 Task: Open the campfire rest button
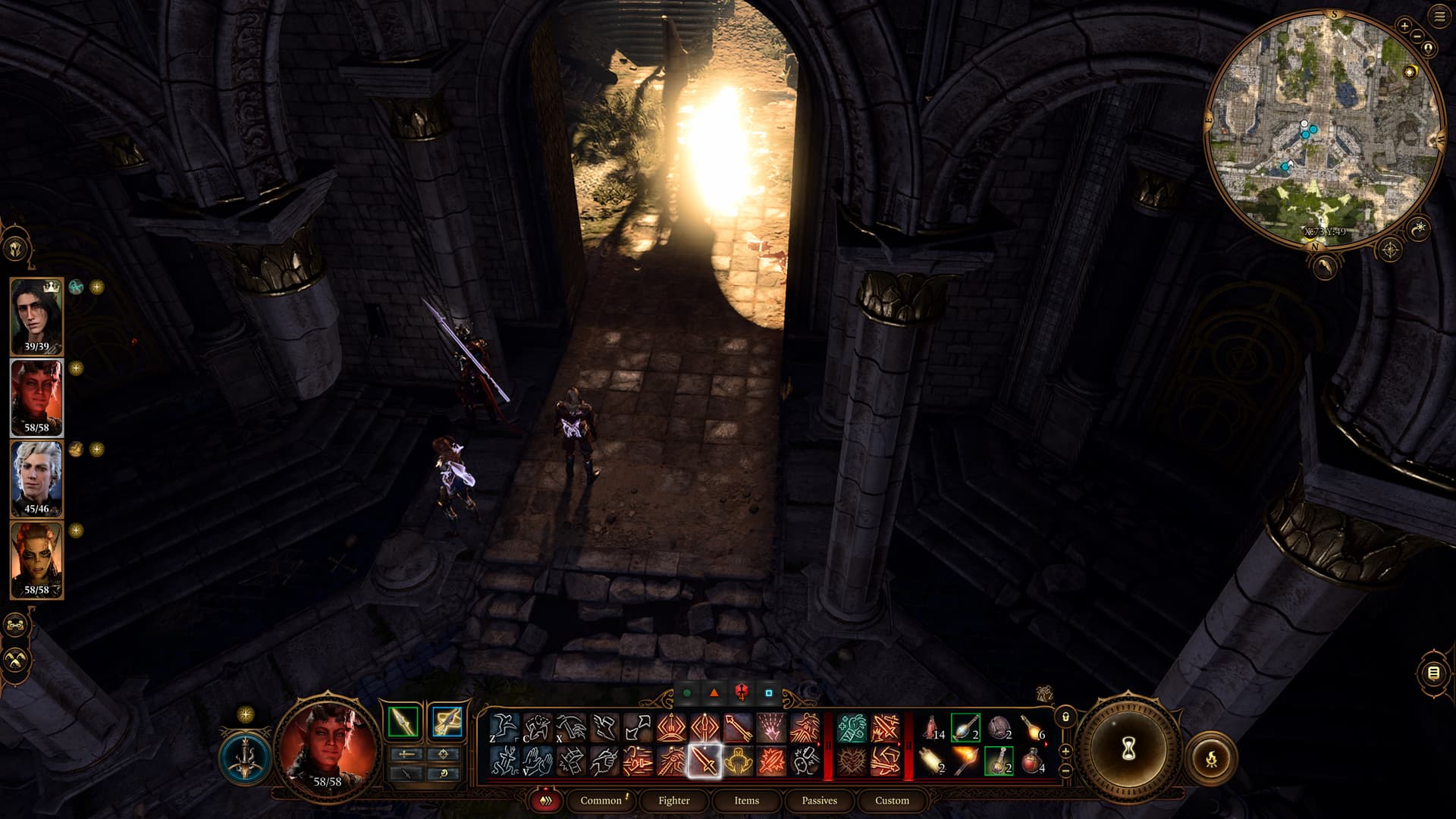click(1211, 757)
